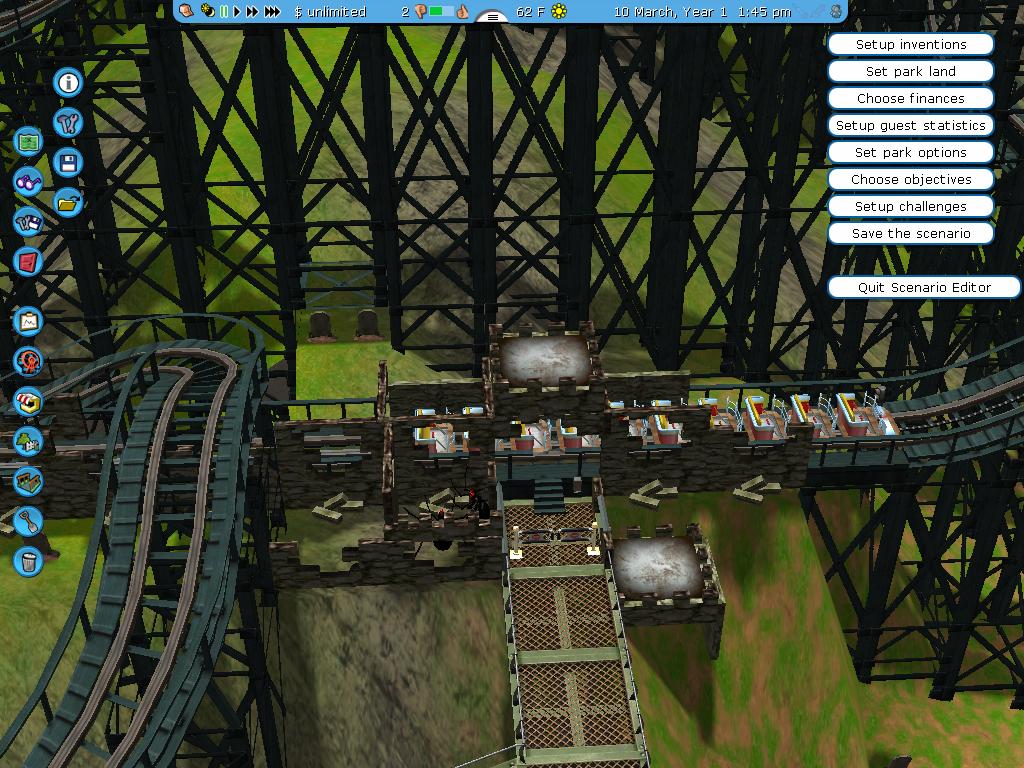Open the shop stall building menu
Viewport: 1024px width, 768px height.
pyautogui.click(x=28, y=401)
